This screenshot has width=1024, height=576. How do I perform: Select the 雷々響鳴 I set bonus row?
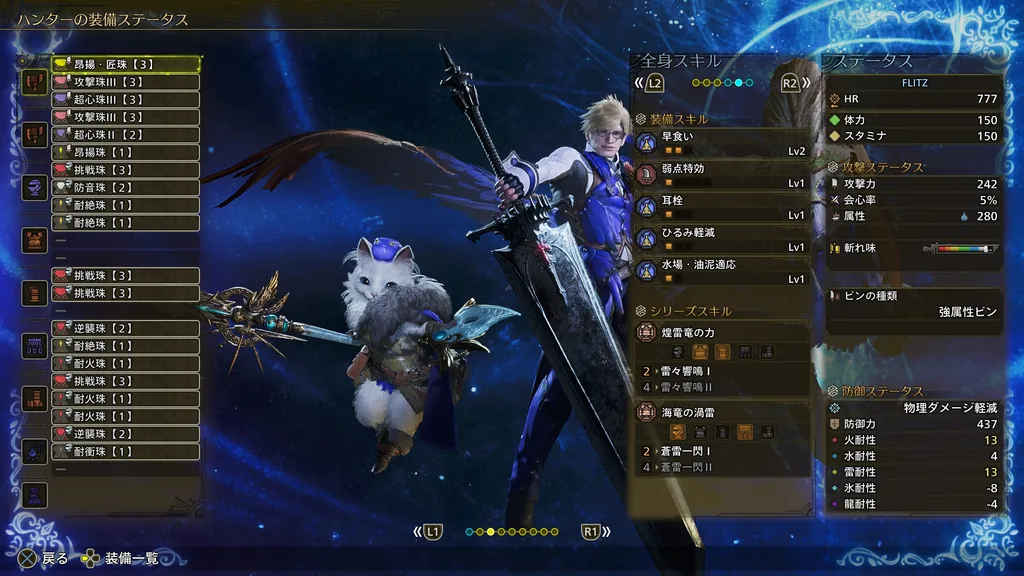721,371
